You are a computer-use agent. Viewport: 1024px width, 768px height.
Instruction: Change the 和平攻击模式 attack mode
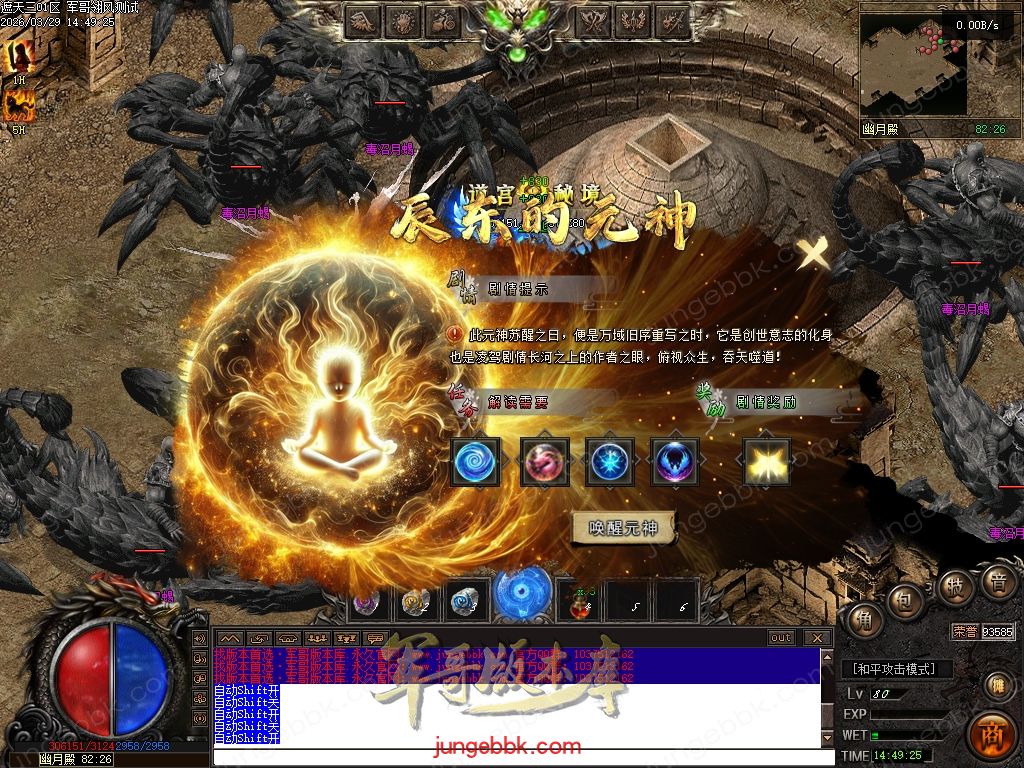pos(896,669)
